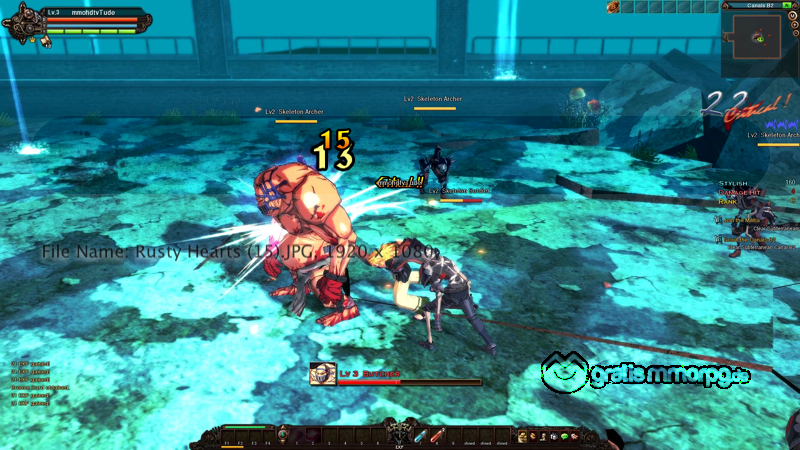This screenshot has width=800, height=450.
Task: Open the first yellow menu icon at bottom right
Action: point(522,436)
